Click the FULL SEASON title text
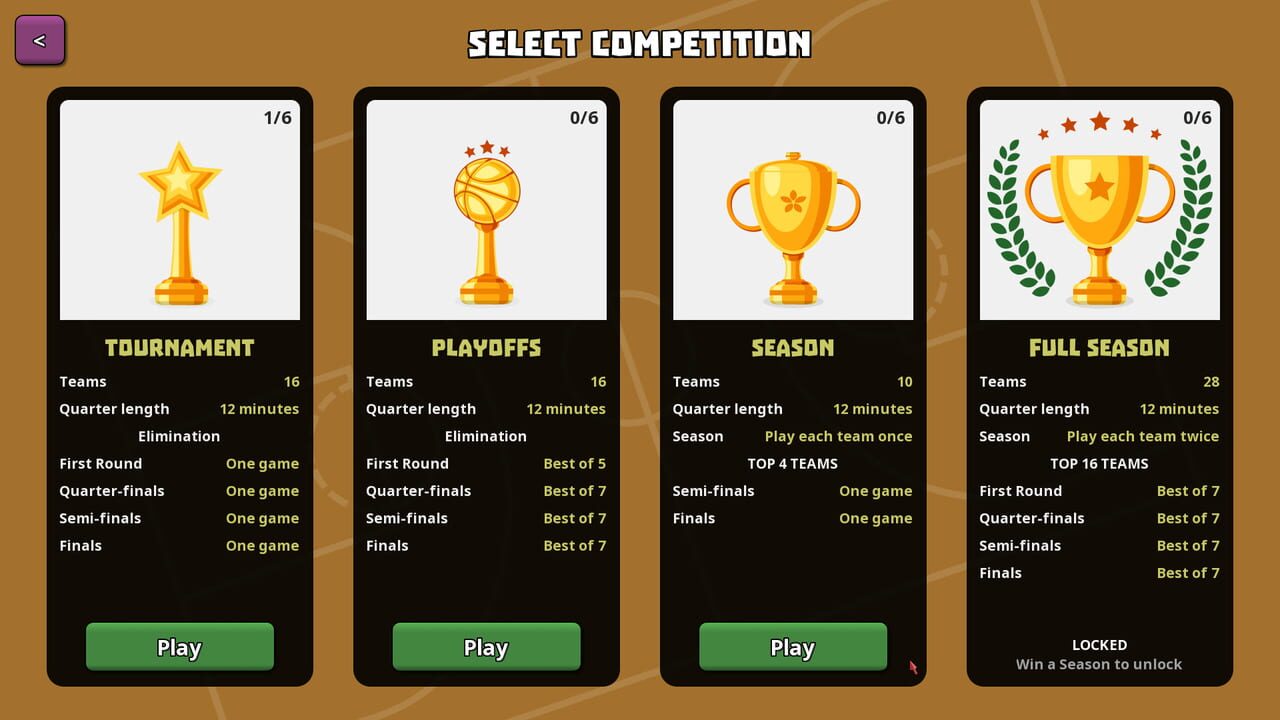Viewport: 1280px width, 720px height. pos(1099,347)
